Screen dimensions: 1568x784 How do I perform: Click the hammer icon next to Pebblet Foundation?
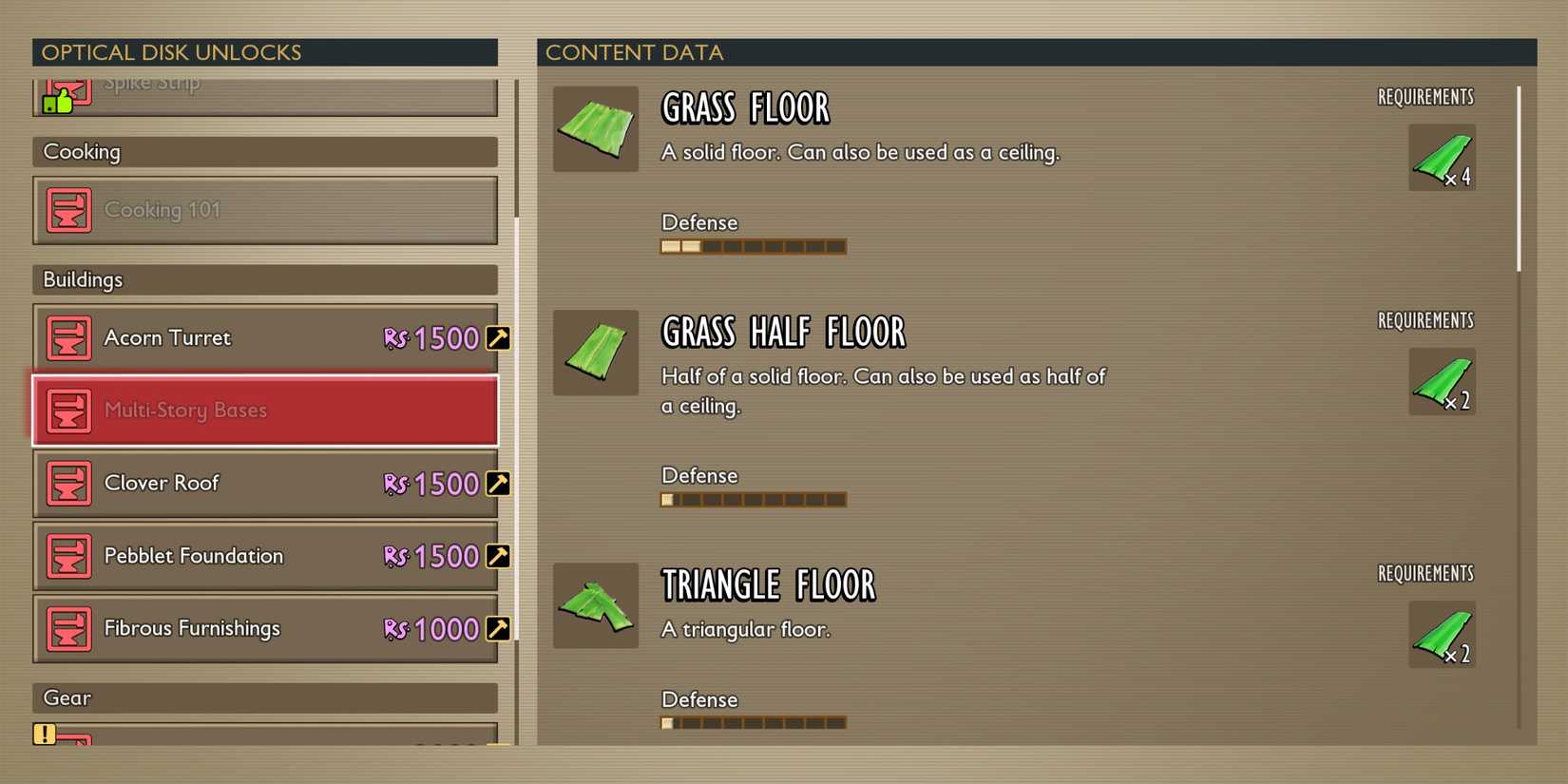498,556
